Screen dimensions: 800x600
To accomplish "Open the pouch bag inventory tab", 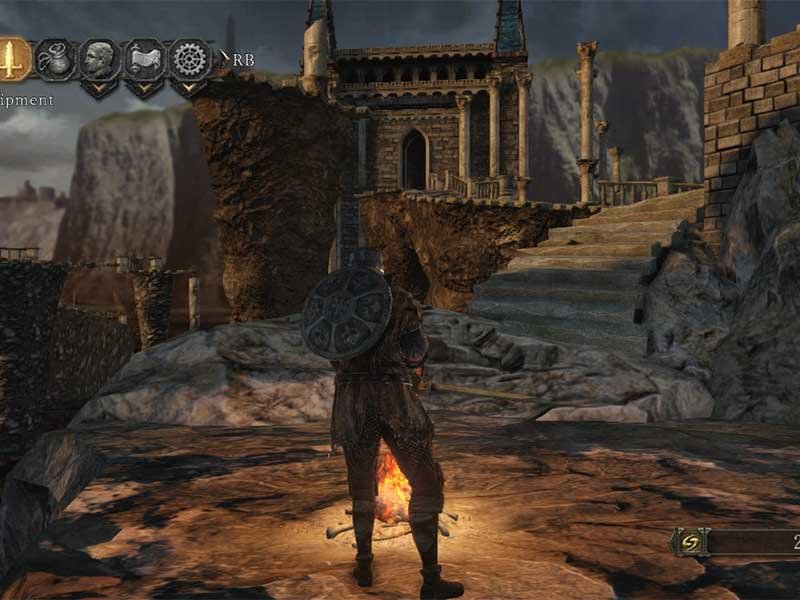I will coord(55,59).
